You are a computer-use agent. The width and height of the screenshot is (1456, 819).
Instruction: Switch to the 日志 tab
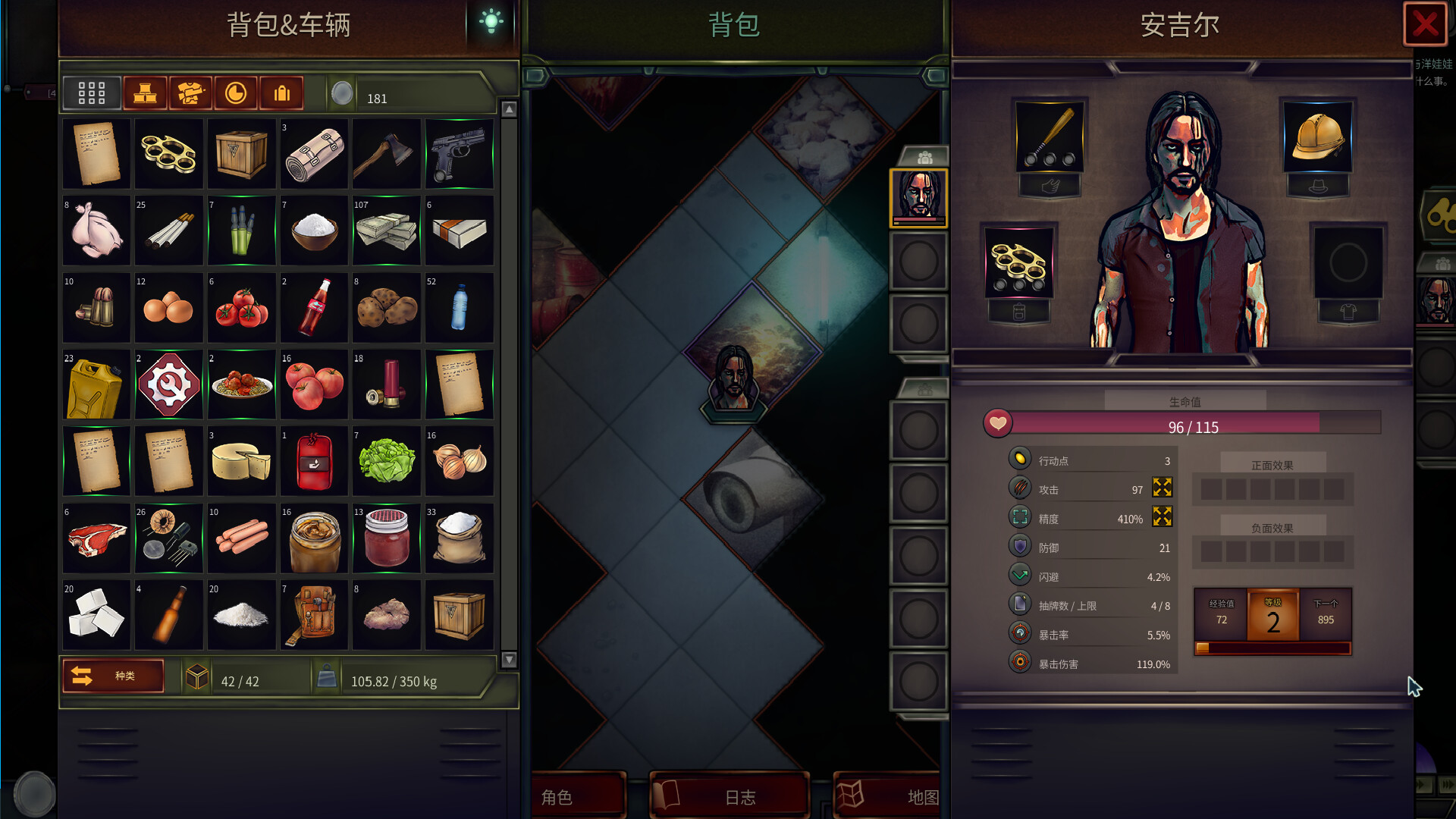click(730, 796)
